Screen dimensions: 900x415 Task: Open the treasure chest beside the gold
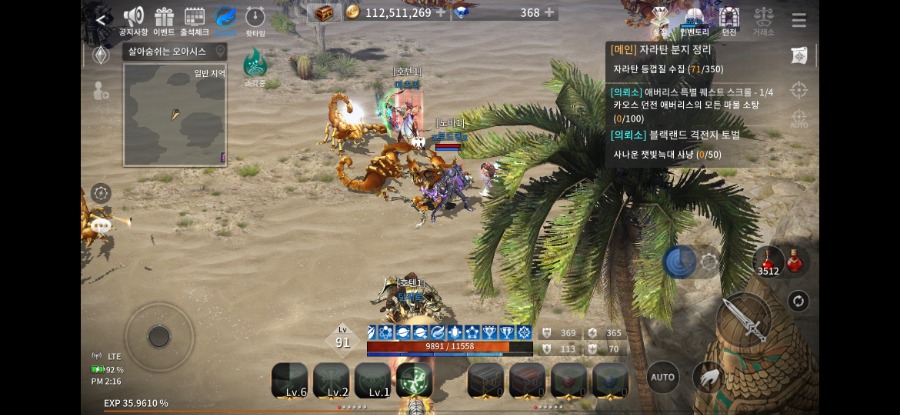tap(323, 13)
